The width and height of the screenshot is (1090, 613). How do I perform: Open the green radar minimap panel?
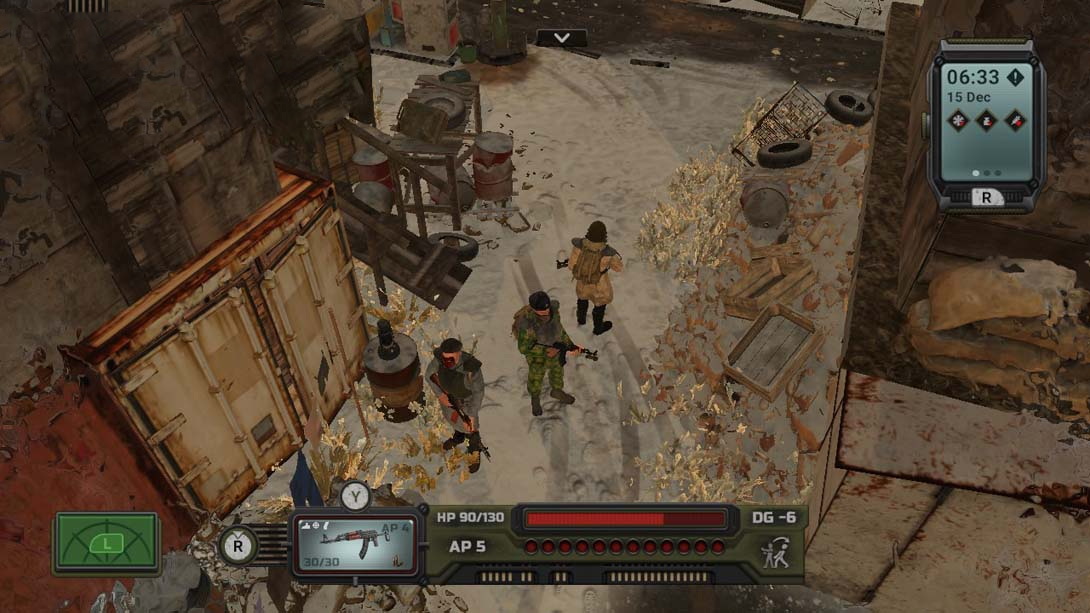[107, 543]
